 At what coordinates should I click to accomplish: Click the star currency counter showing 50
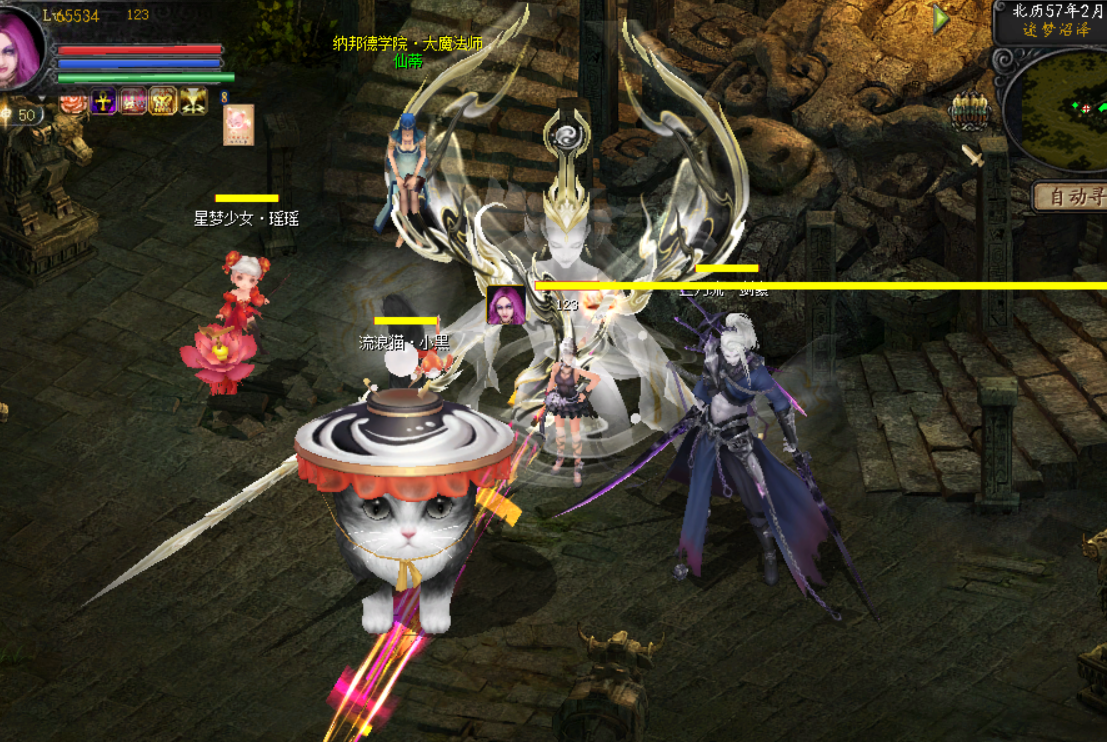[x=20, y=115]
